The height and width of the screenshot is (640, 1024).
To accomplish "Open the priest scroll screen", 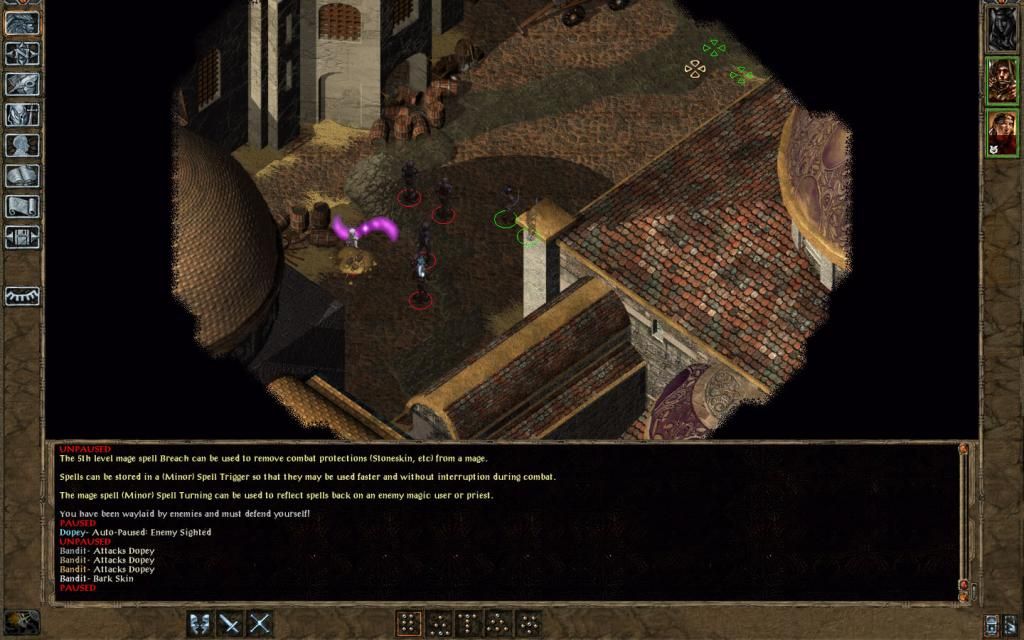I will 22,206.
